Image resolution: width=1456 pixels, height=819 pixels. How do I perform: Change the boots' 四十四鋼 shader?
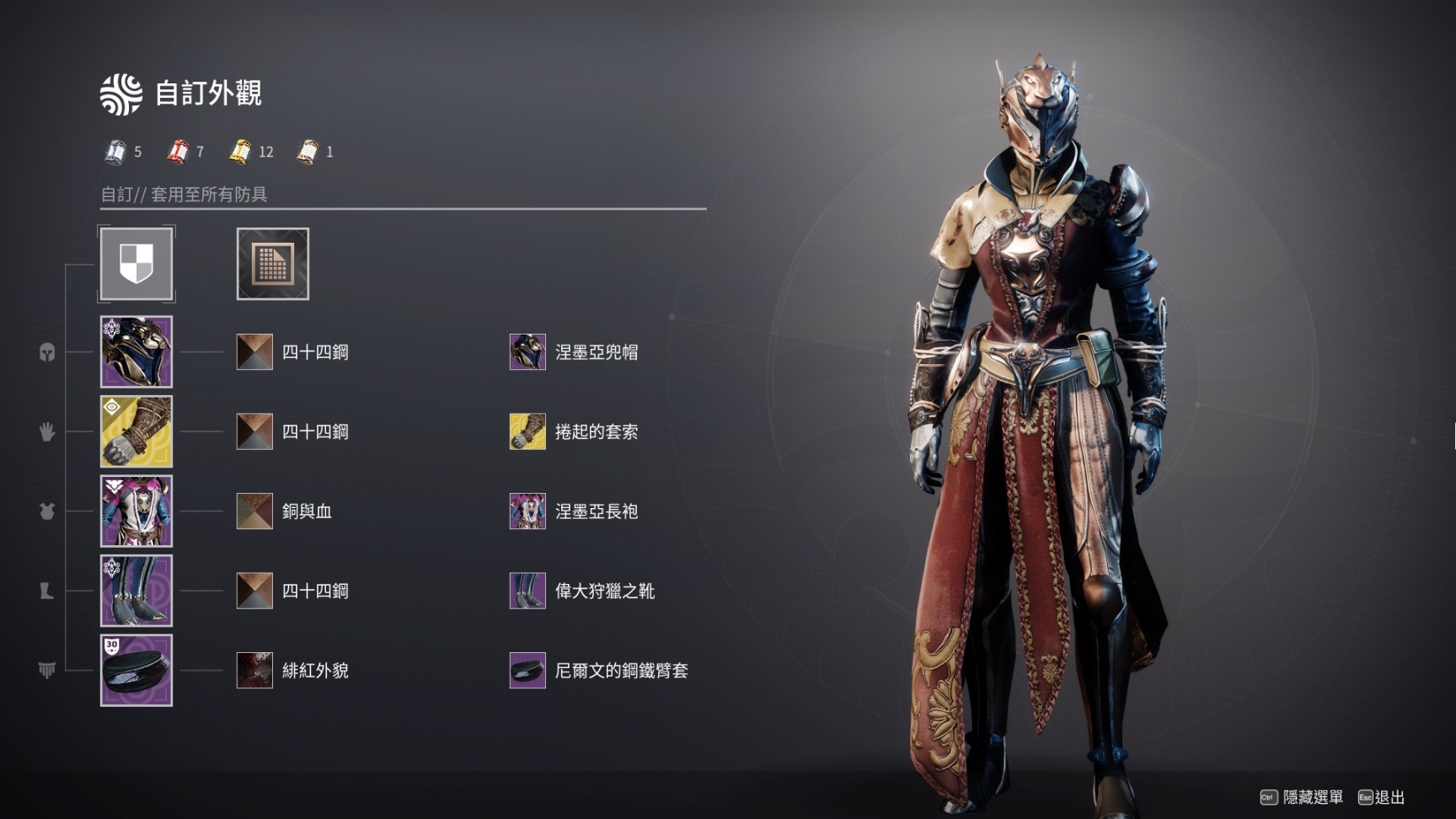[x=254, y=591]
